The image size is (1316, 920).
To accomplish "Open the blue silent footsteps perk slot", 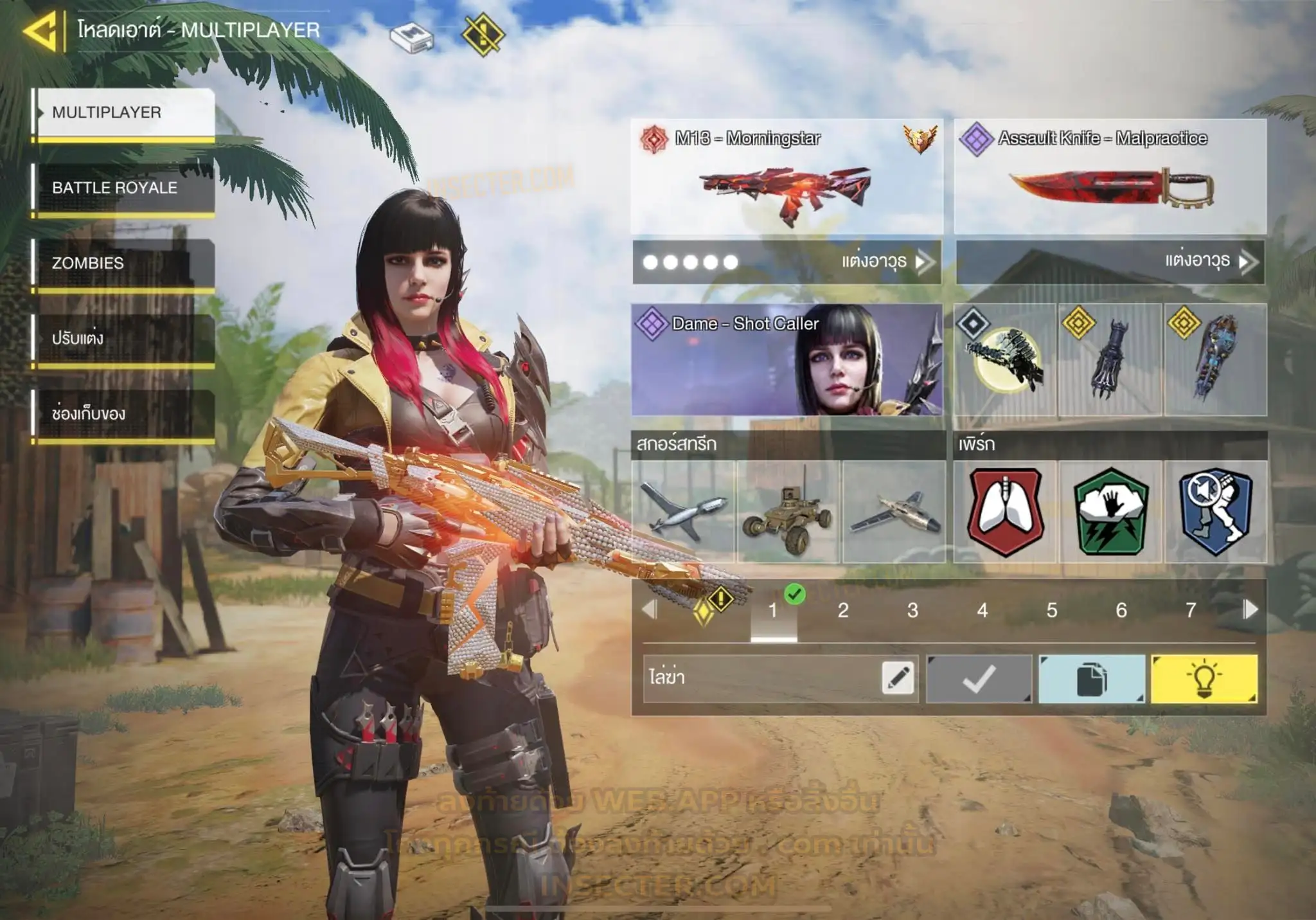I will click(x=1215, y=512).
